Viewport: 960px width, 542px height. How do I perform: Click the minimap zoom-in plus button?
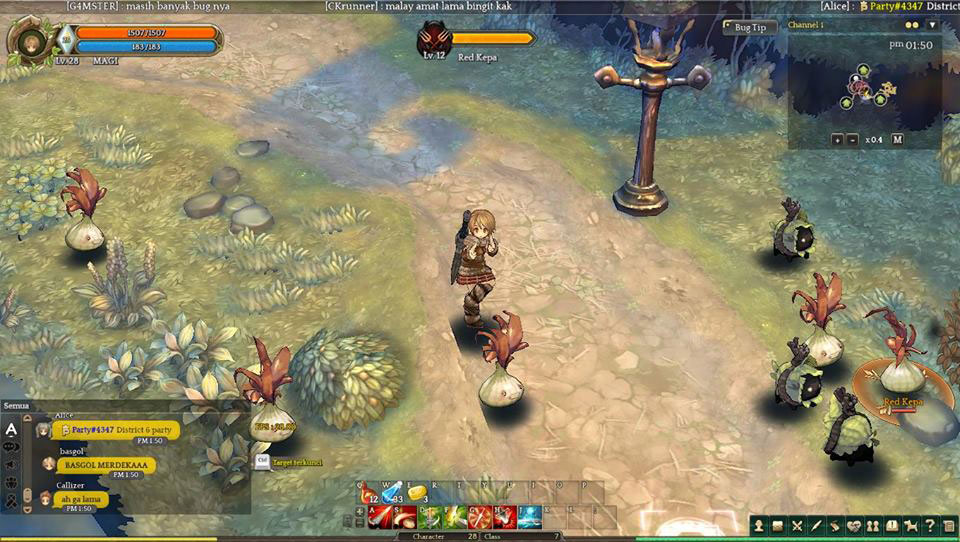pyautogui.click(x=837, y=139)
